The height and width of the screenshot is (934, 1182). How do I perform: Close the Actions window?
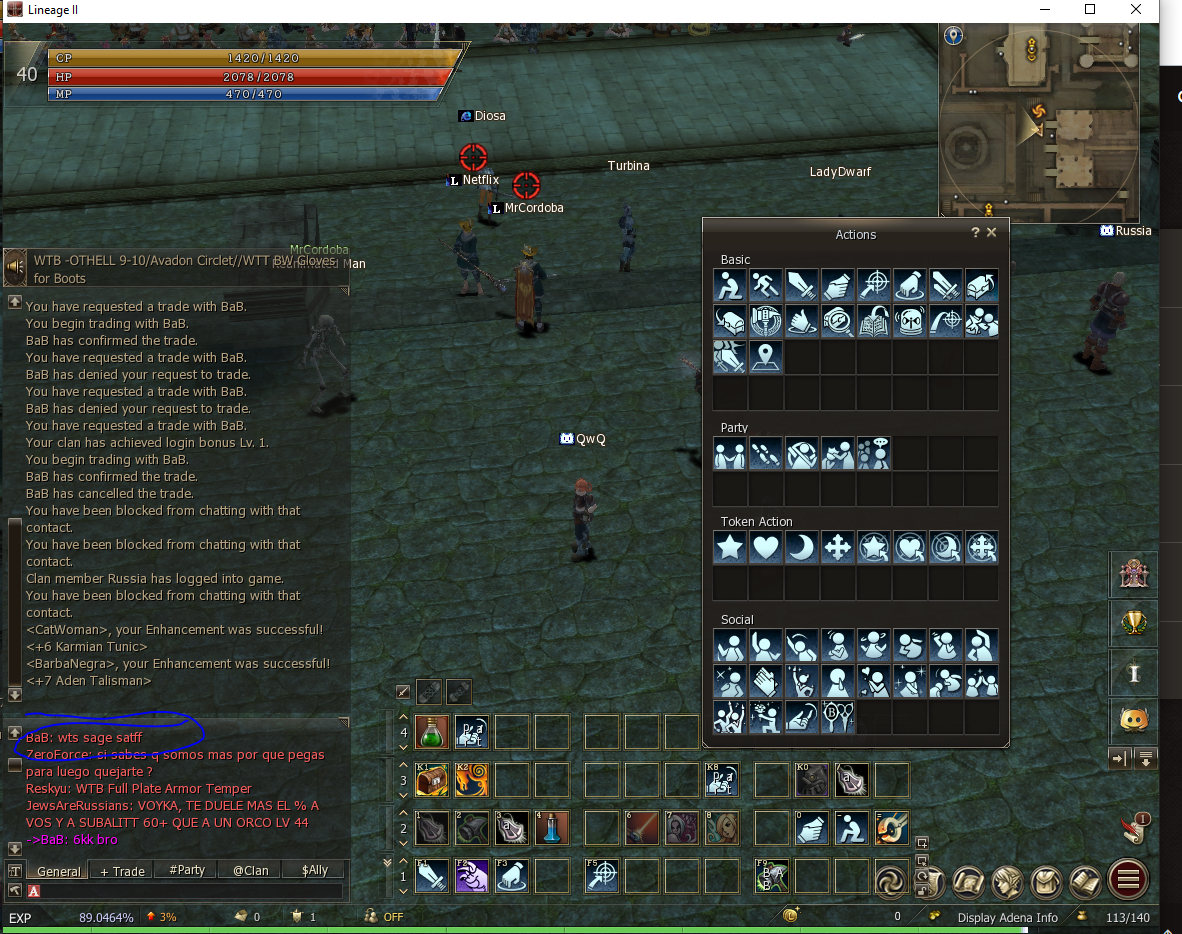point(991,232)
